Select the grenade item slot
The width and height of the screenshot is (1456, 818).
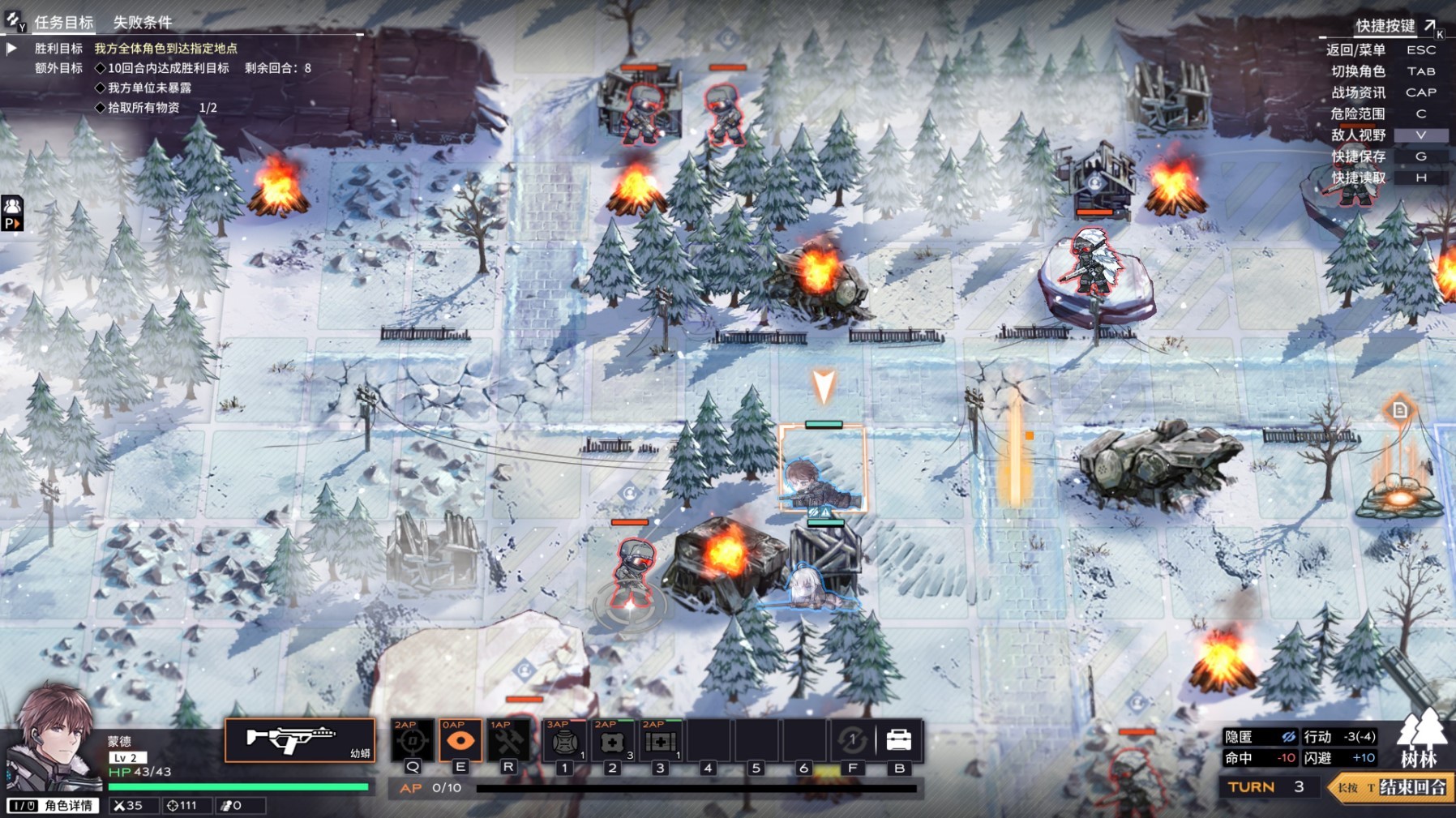point(564,741)
